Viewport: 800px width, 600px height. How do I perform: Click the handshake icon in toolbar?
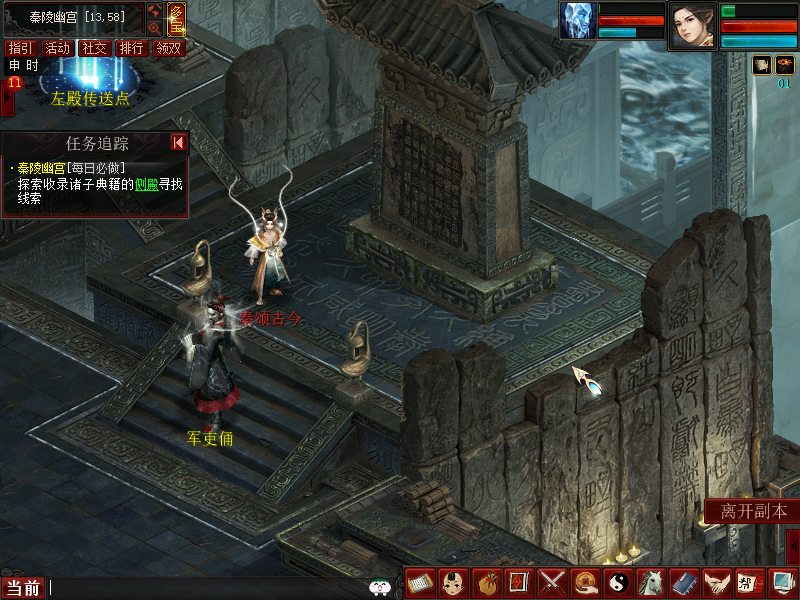point(714,582)
